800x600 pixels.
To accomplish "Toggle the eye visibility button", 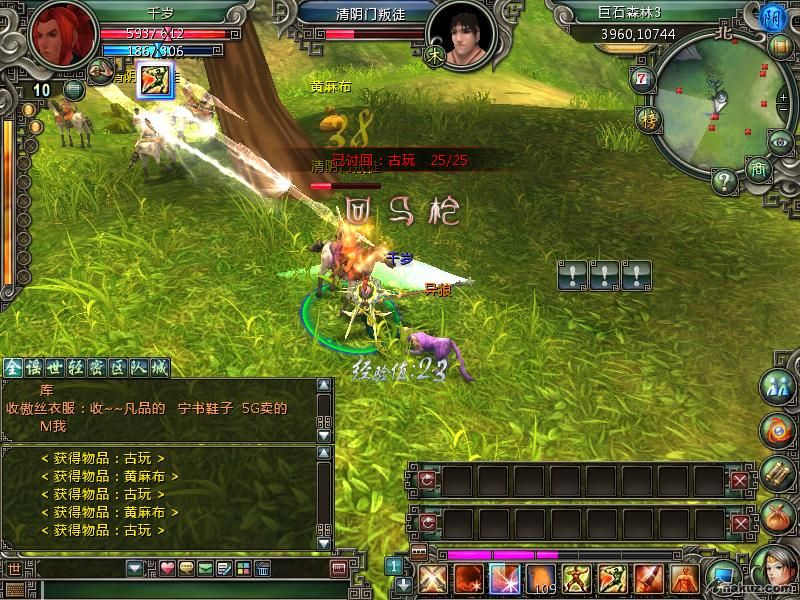I will tap(781, 144).
